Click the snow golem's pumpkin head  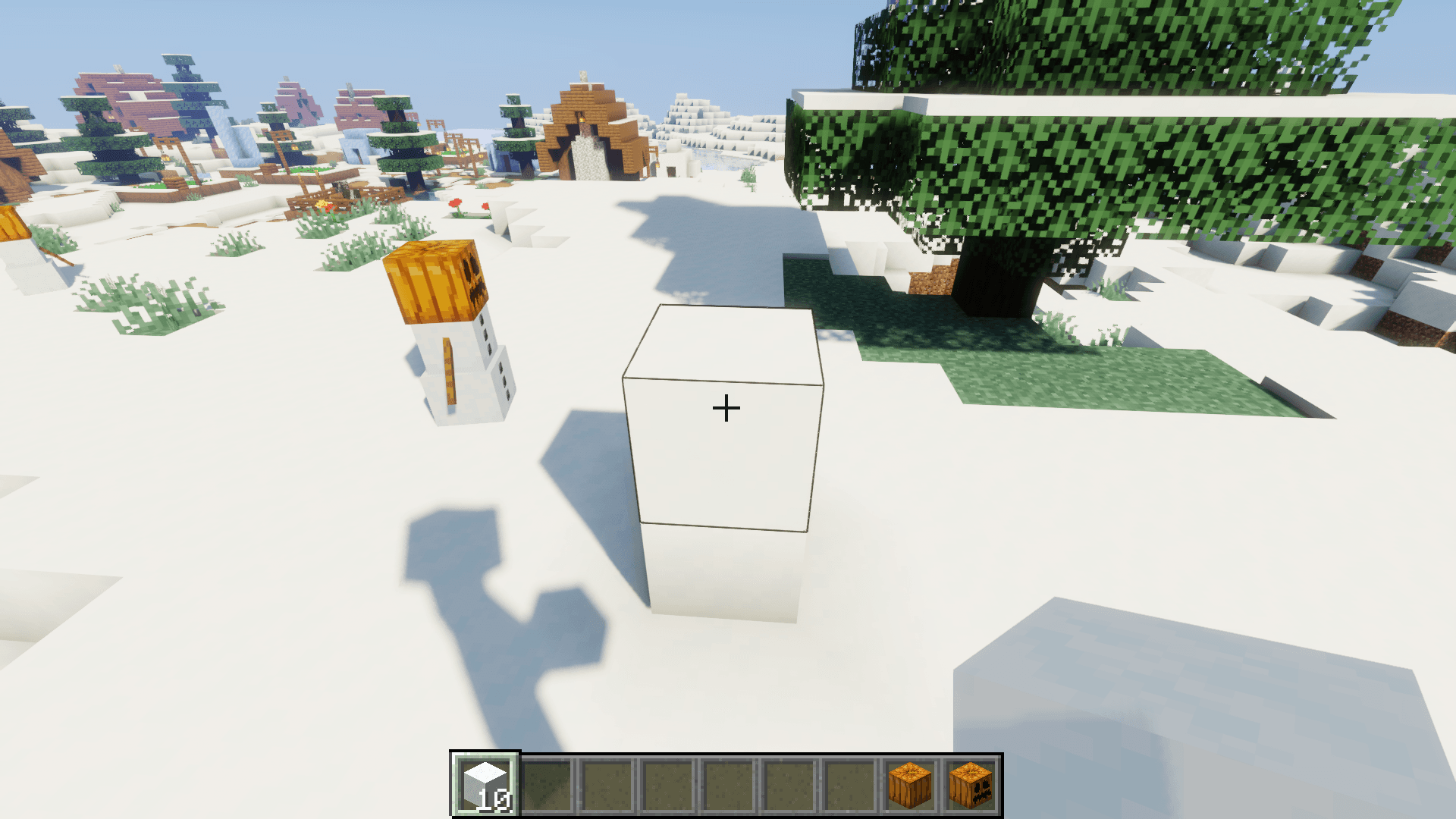coord(436,281)
